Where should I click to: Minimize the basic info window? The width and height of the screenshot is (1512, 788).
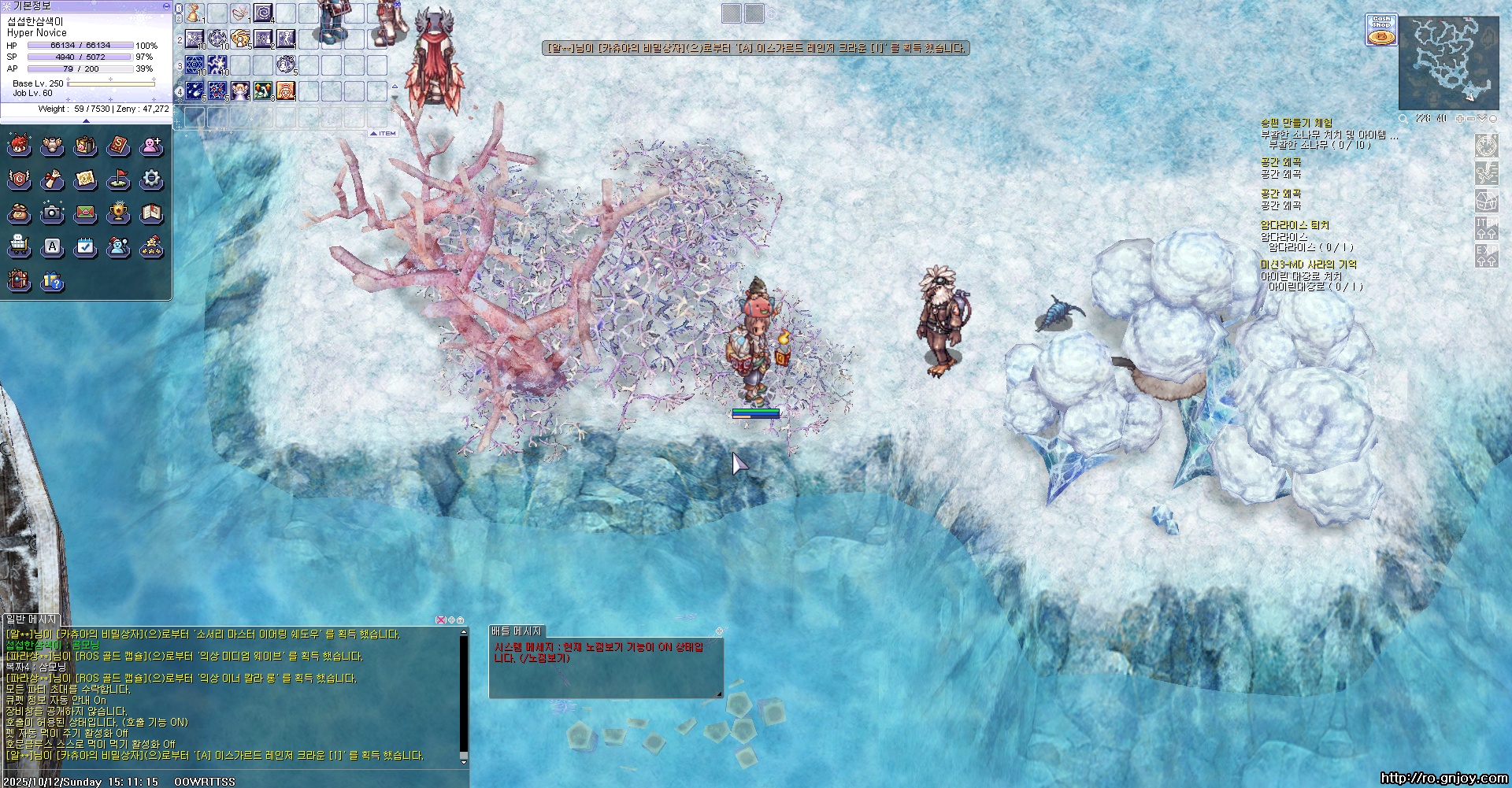pyautogui.click(x=165, y=6)
